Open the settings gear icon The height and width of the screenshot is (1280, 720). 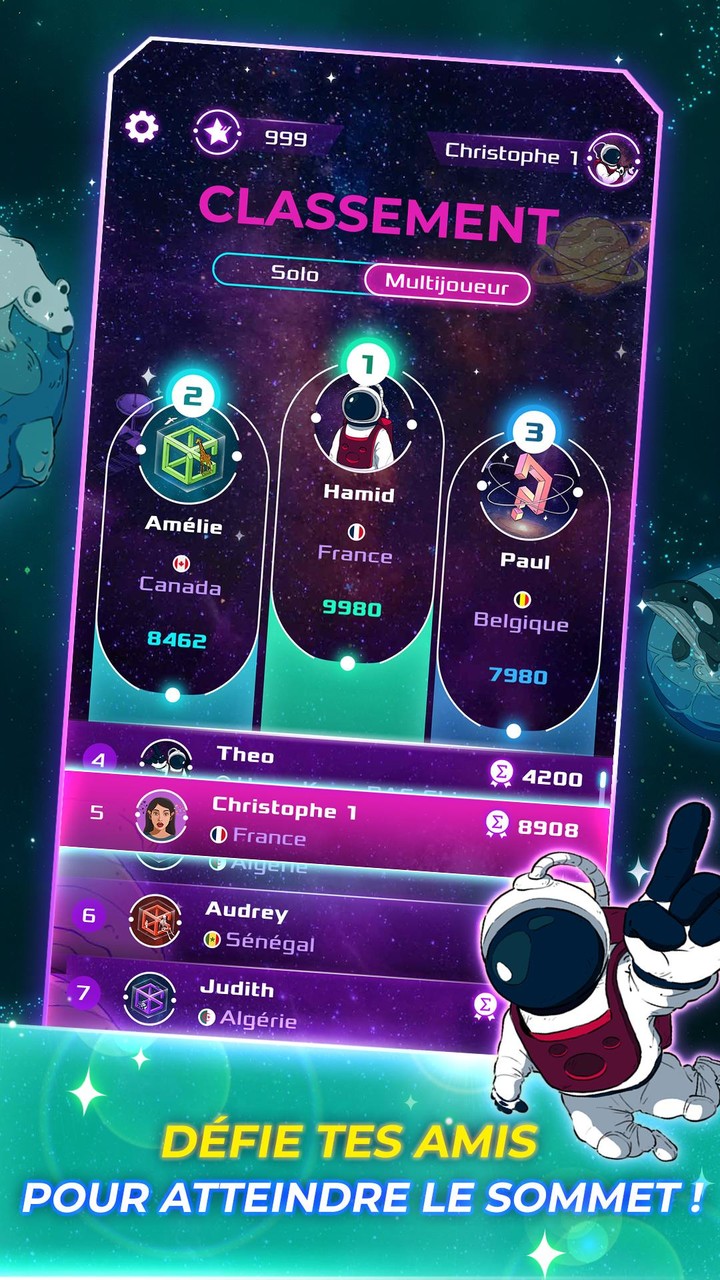coord(142,126)
